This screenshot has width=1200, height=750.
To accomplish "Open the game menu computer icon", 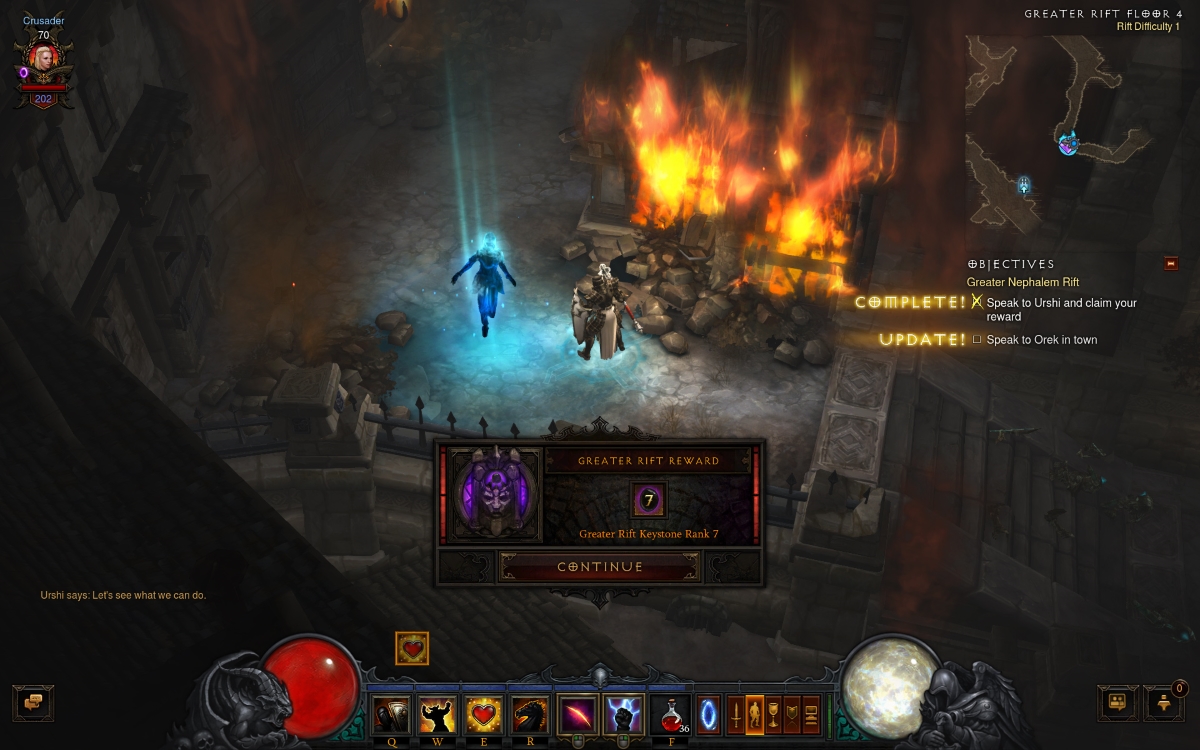I will pyautogui.click(x=811, y=715).
